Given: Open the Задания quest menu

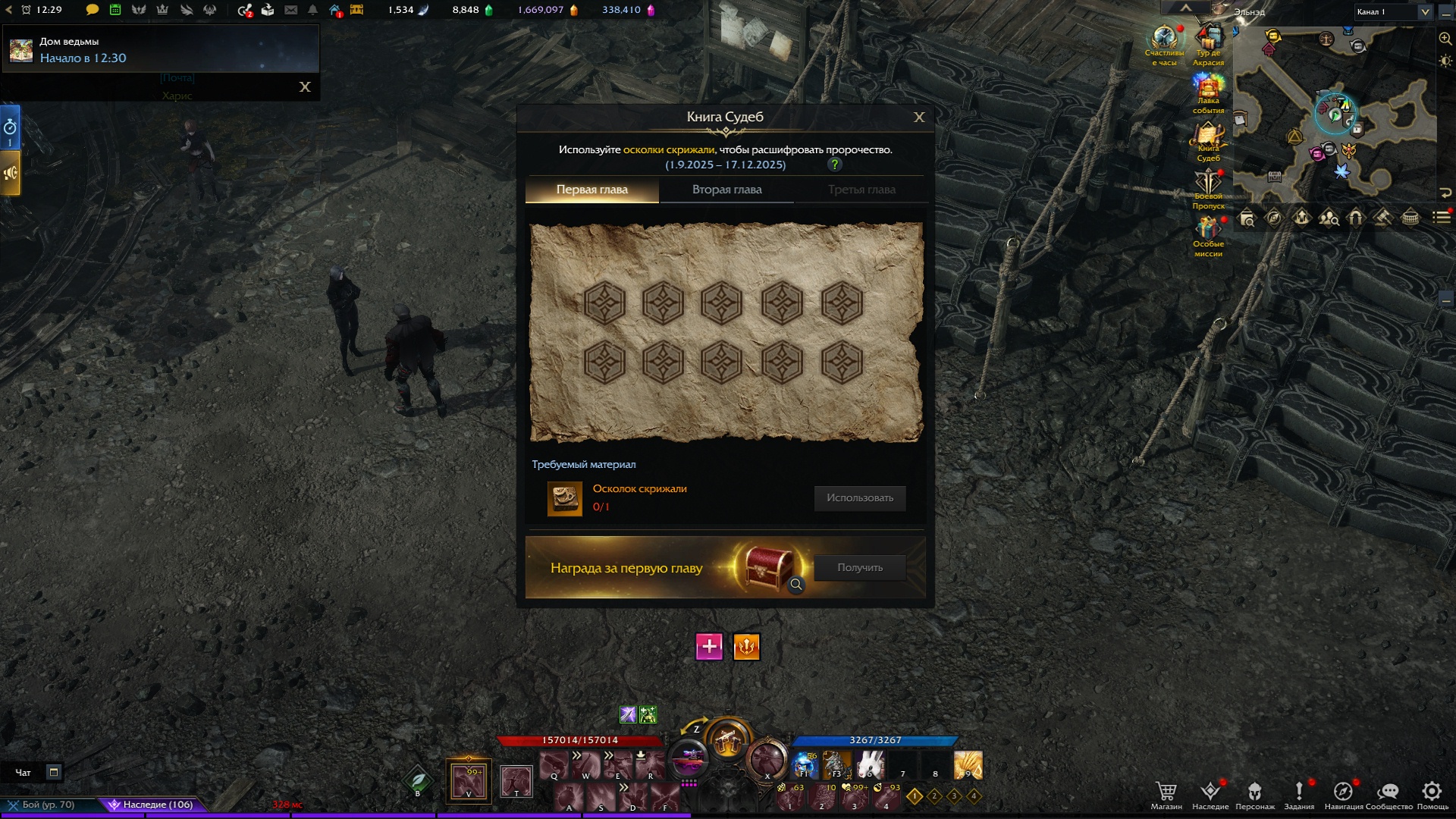Looking at the screenshot, I should pyautogui.click(x=1299, y=792).
